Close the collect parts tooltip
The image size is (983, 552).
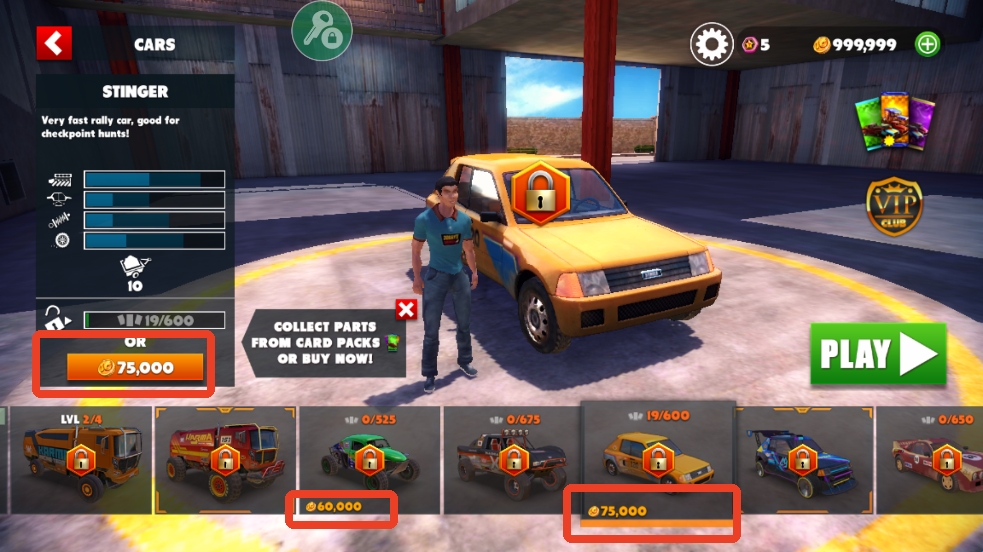[406, 309]
